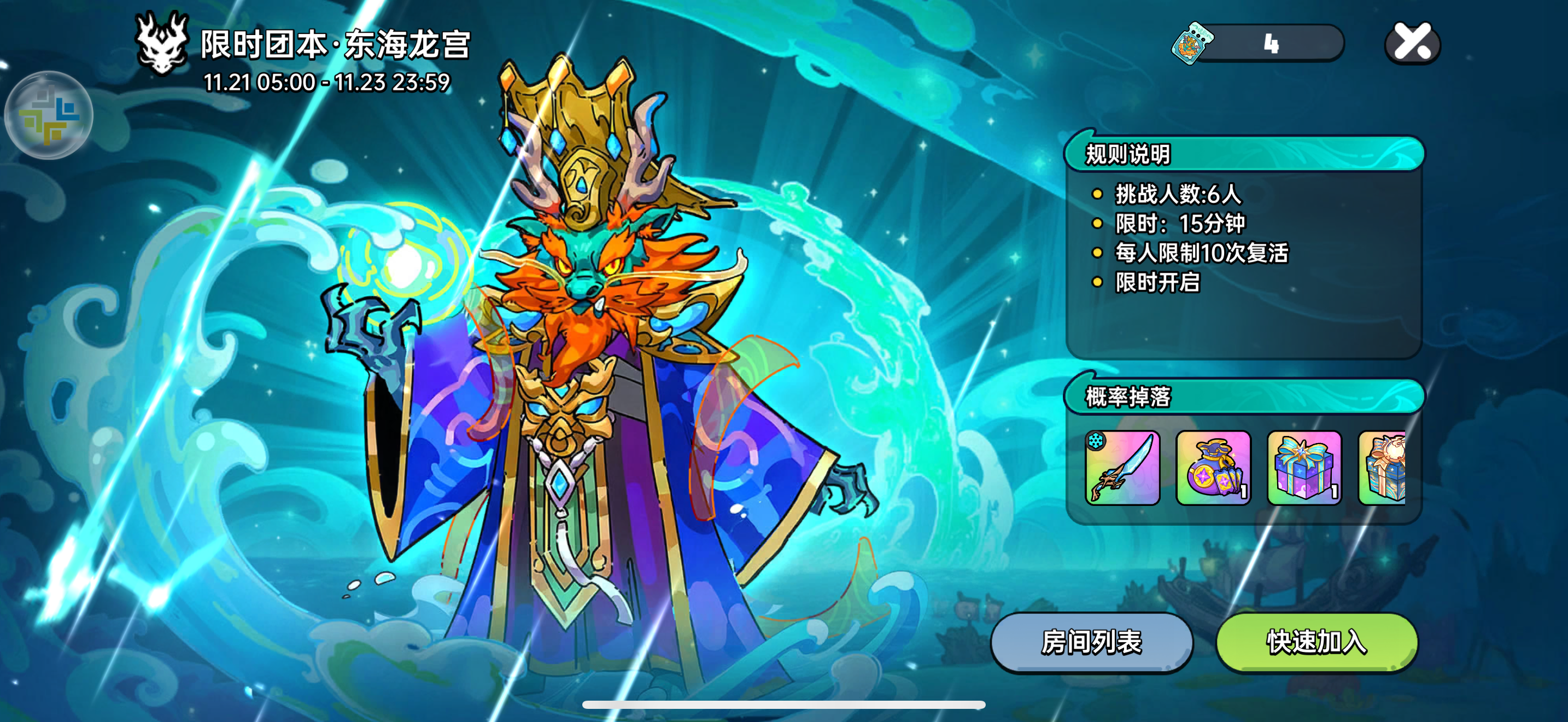Viewport: 1568px width, 722px height.
Task: Select the frost sword drop item
Action: coord(1123,469)
